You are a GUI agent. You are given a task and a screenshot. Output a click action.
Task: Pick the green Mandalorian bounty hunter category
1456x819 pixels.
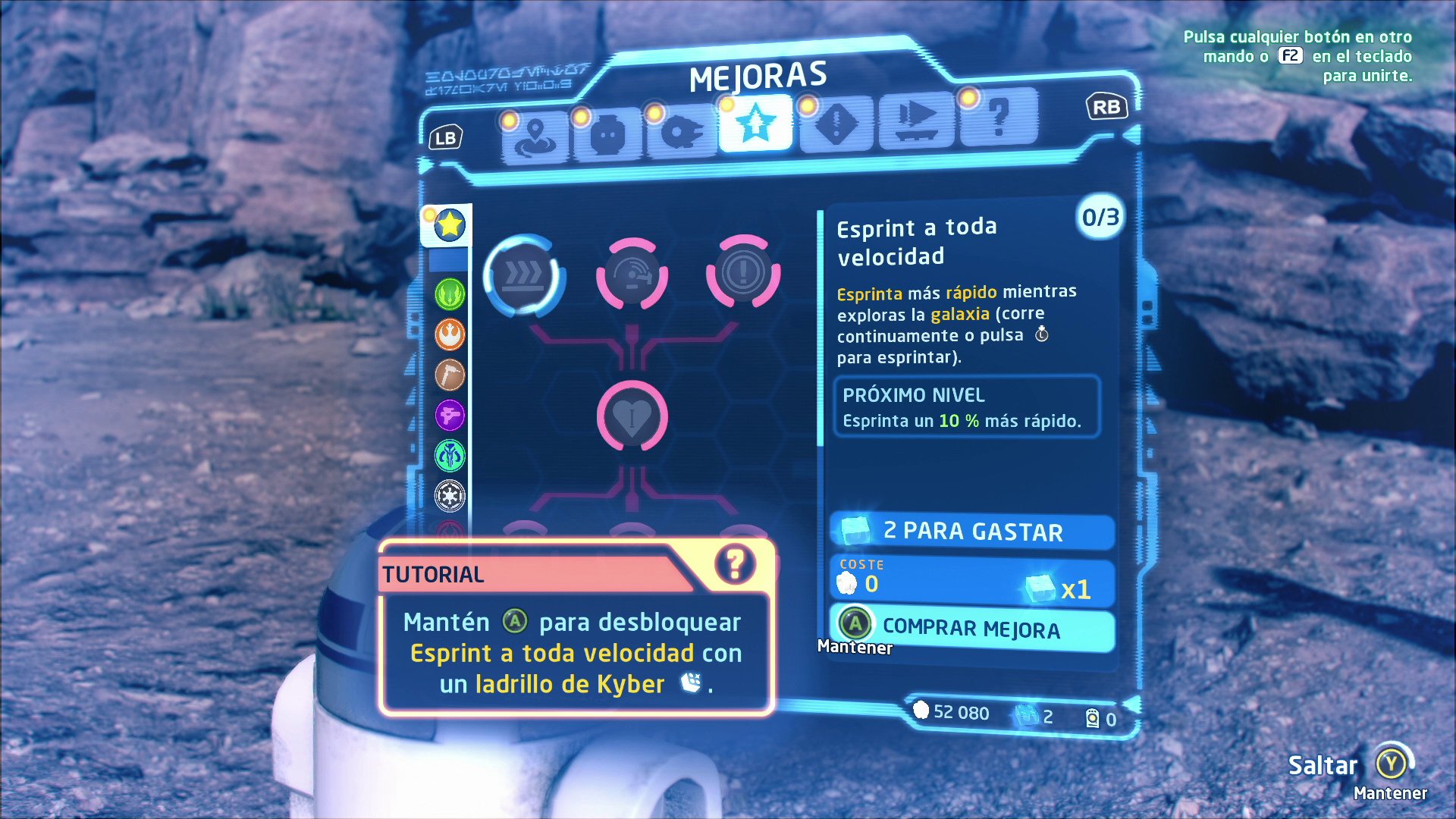(x=450, y=456)
